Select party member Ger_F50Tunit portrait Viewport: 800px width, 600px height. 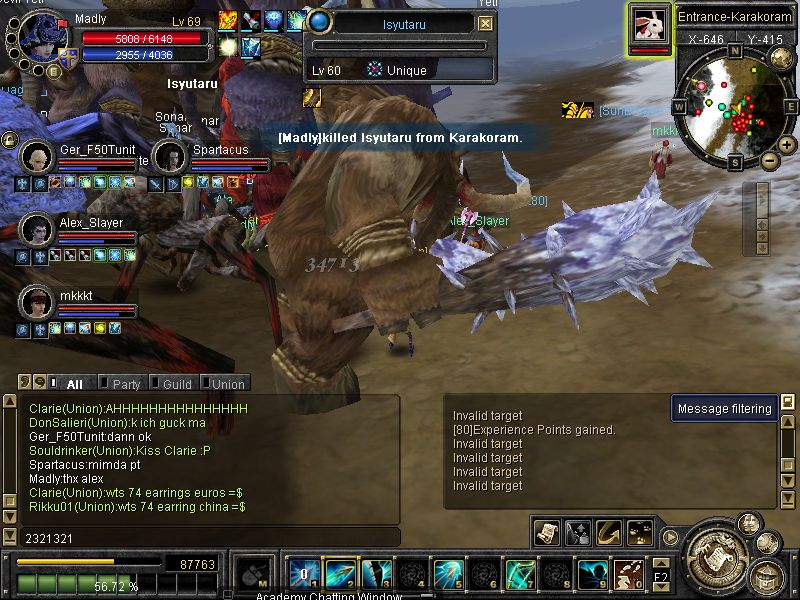click(37, 157)
